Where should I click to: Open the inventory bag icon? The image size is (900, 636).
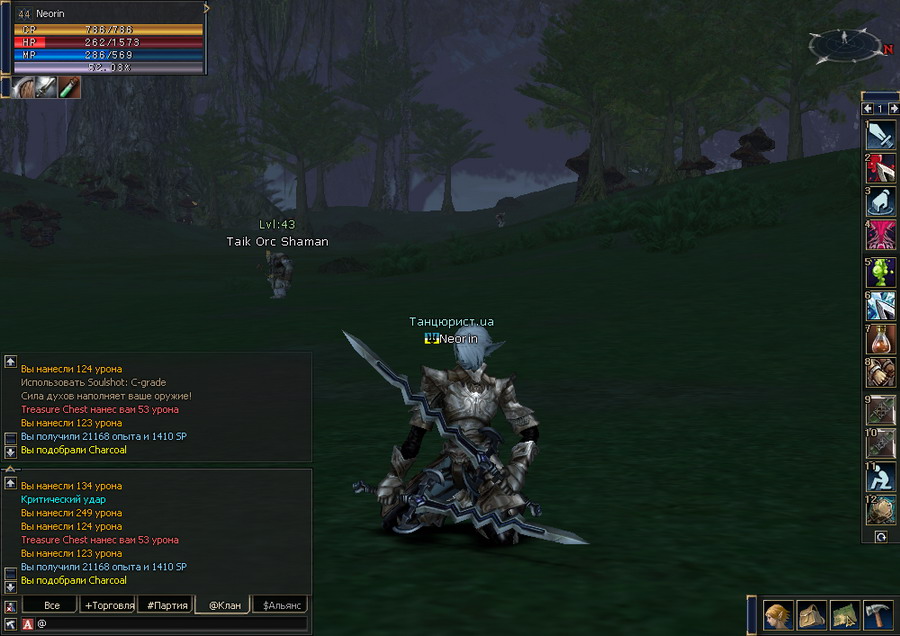tap(811, 612)
